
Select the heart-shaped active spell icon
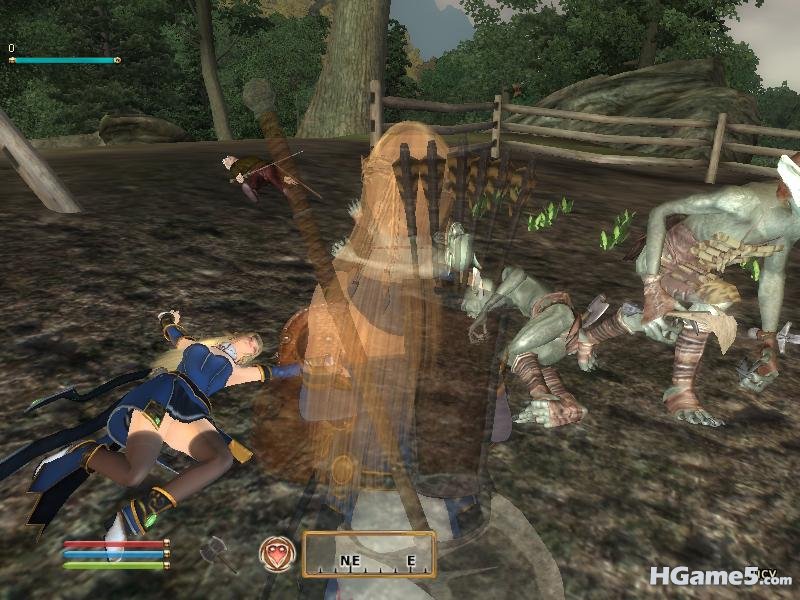click(x=276, y=554)
